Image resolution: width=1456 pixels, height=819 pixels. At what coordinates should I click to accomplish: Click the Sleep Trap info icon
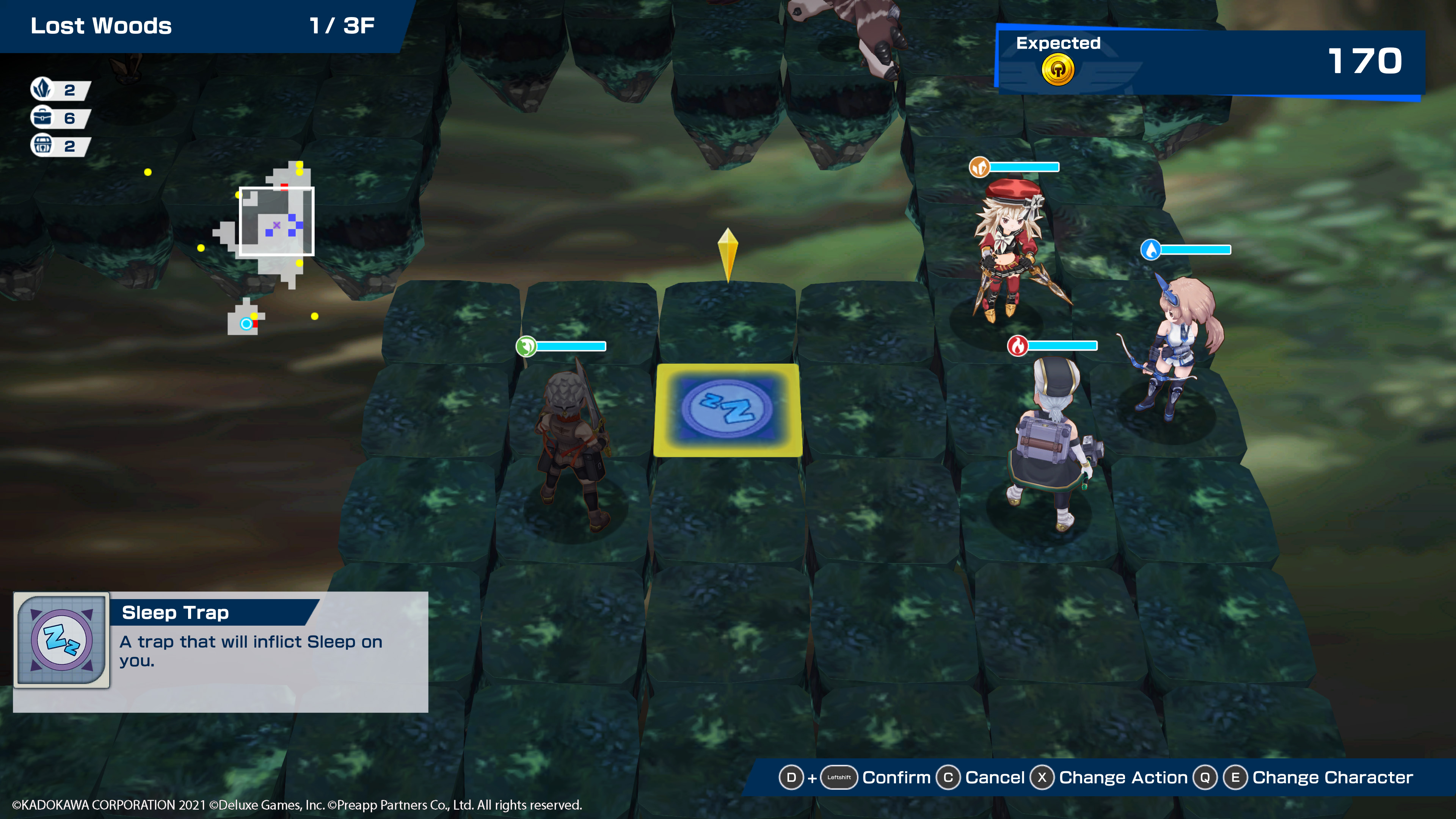tap(61, 639)
